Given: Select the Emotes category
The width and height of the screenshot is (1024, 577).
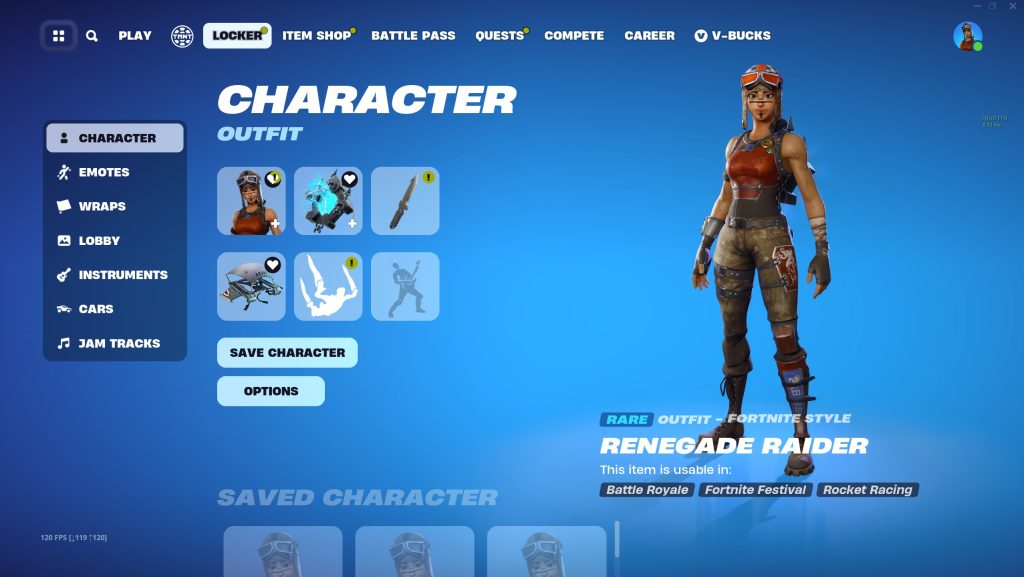Looking at the screenshot, I should click(x=104, y=172).
